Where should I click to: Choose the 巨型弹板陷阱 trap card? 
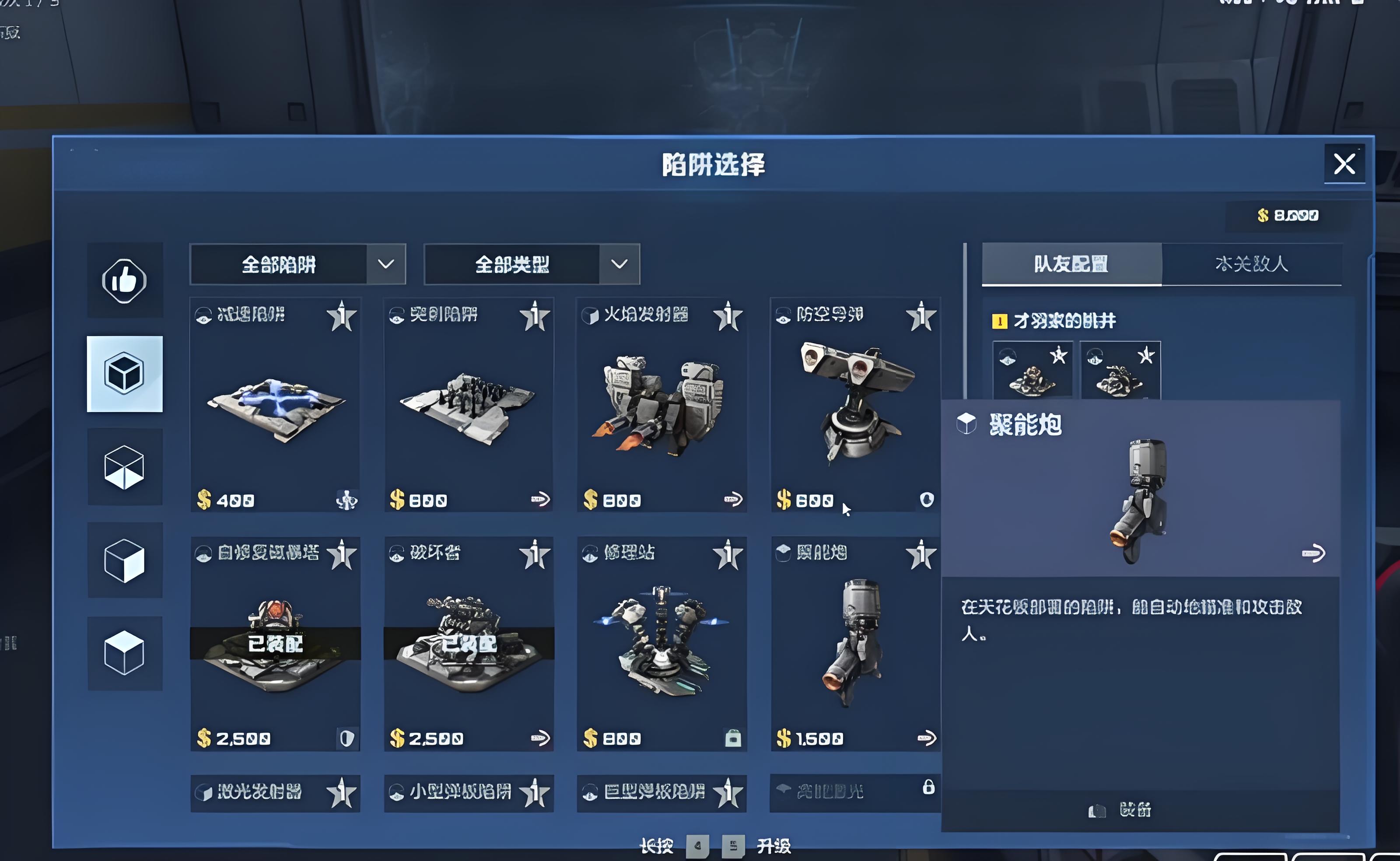pos(661,793)
